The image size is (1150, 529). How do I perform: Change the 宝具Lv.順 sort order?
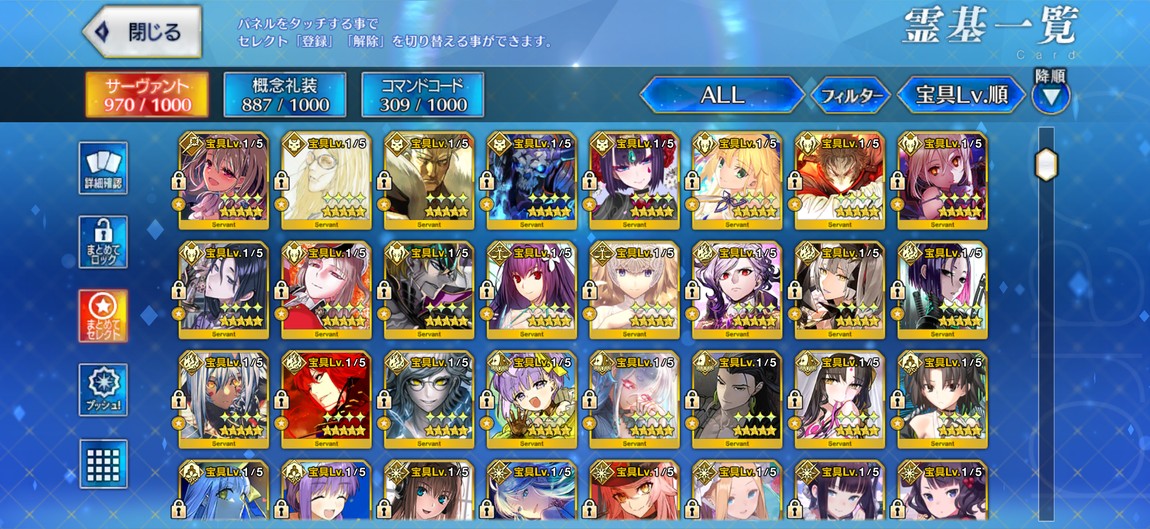961,95
